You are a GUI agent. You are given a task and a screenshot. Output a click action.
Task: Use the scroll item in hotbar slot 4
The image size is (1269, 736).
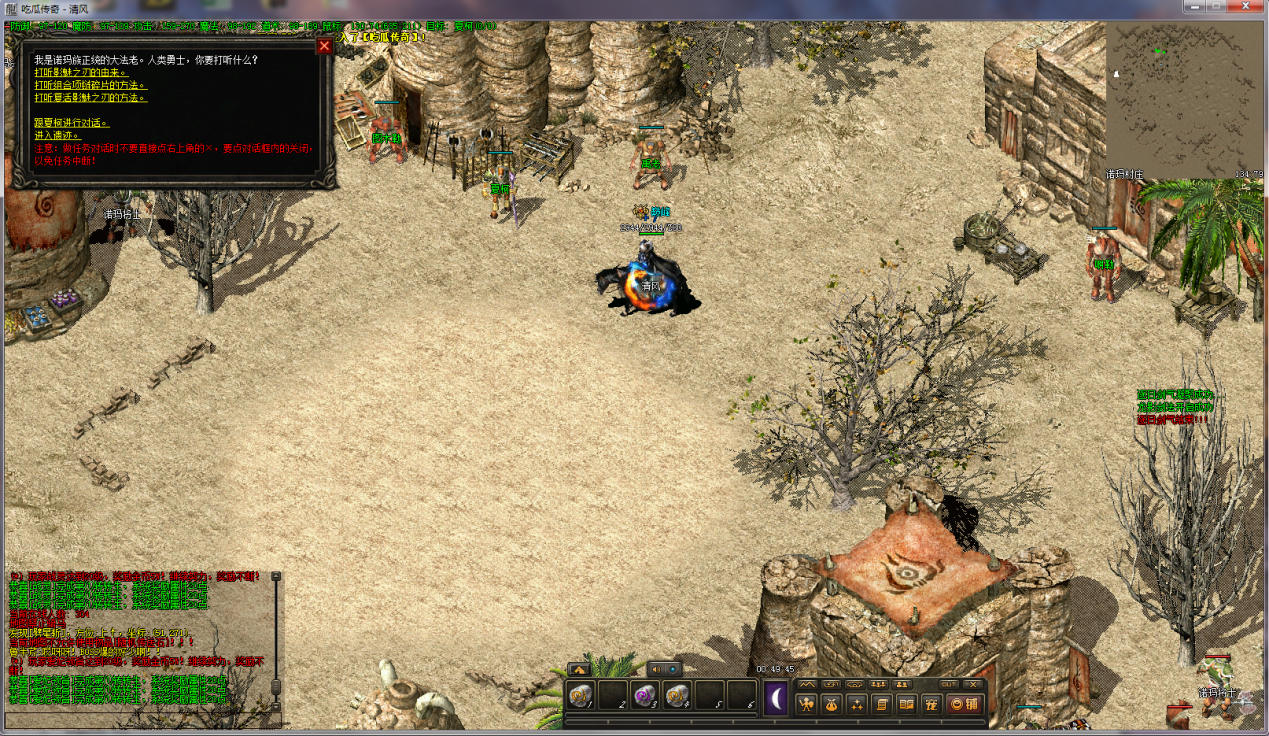(x=677, y=696)
